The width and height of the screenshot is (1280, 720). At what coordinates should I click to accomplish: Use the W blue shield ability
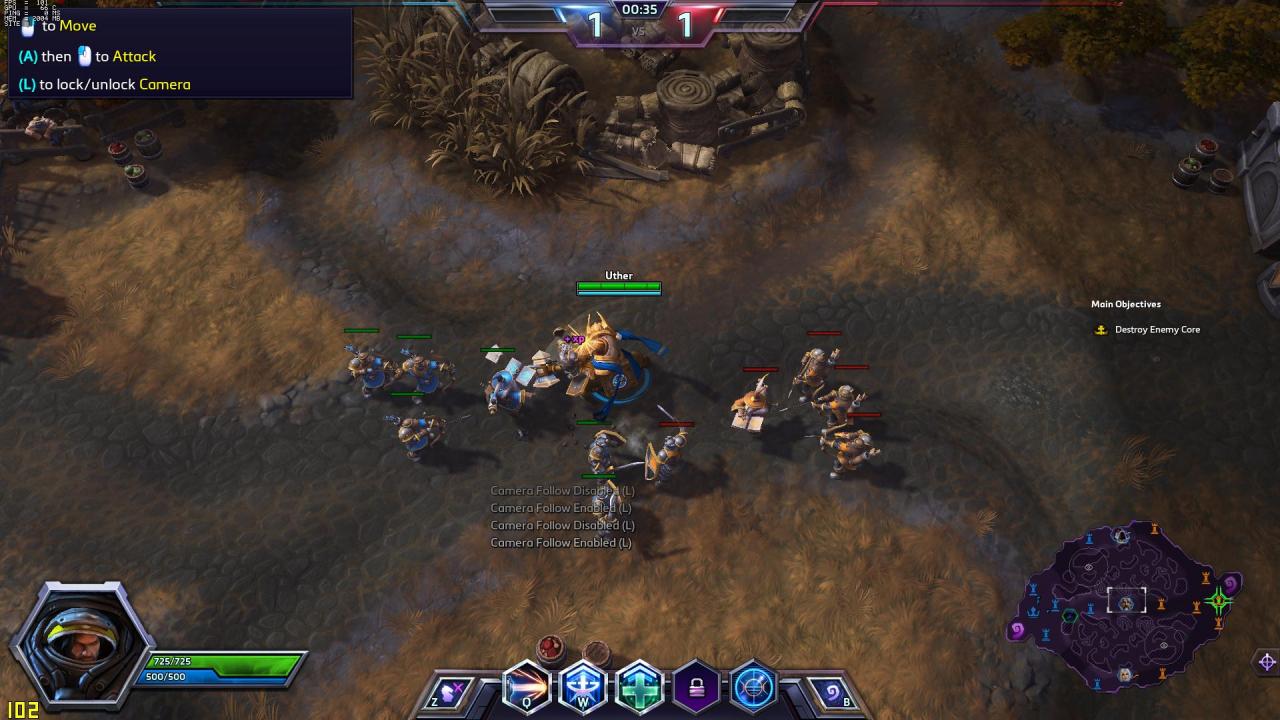pyautogui.click(x=583, y=688)
